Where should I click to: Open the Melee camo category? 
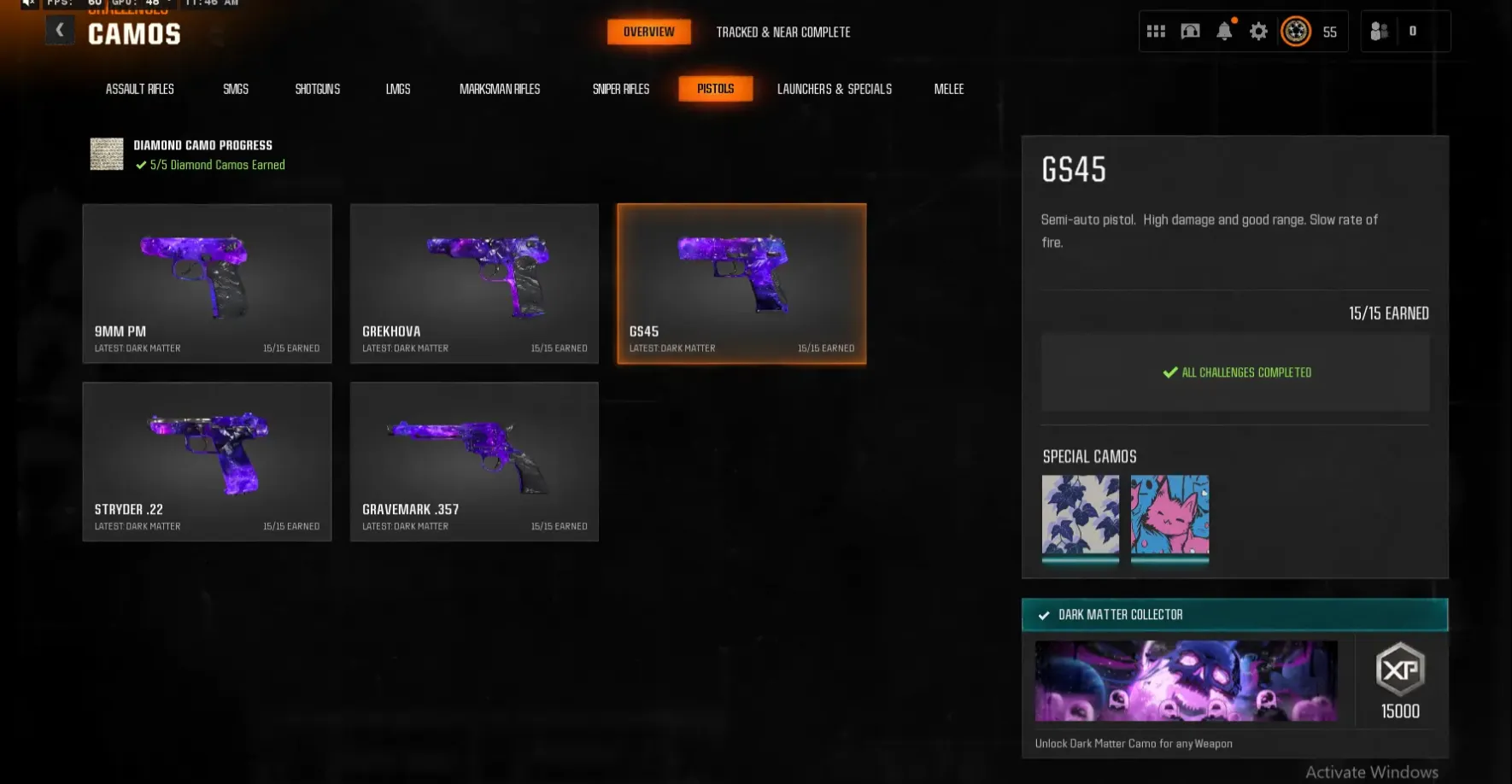tap(948, 88)
